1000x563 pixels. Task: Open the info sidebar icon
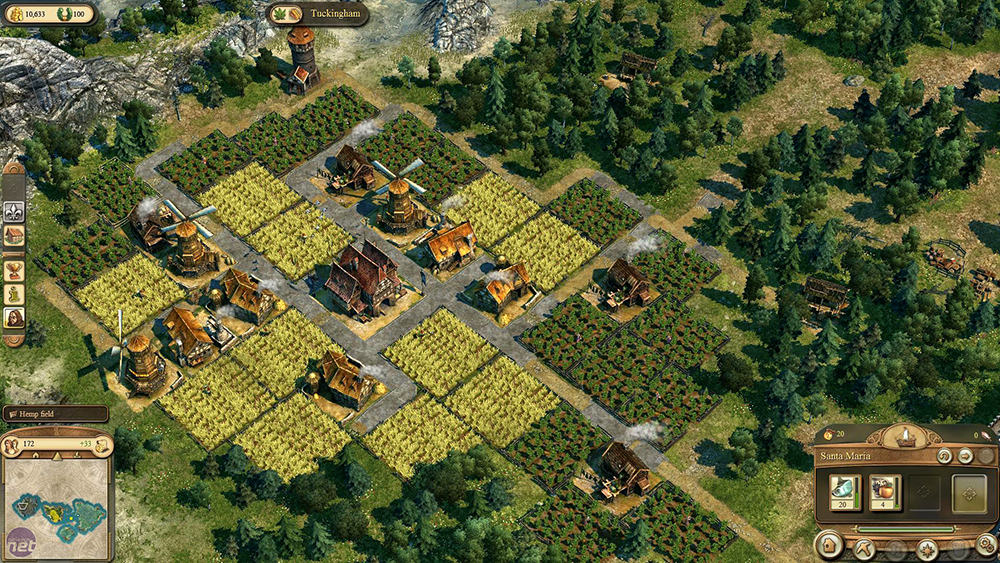(14, 294)
